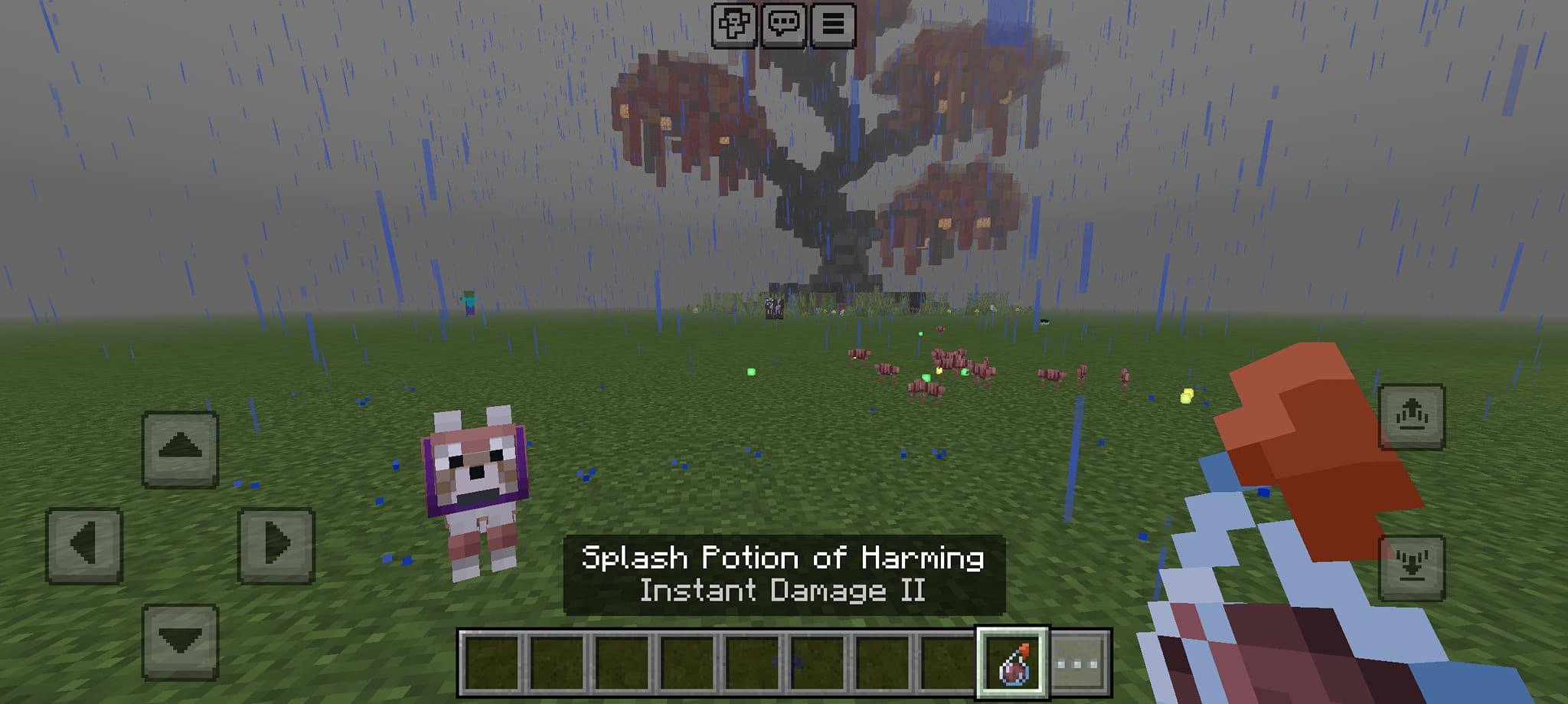
Task: Tap the fly up button
Action: (1412, 416)
